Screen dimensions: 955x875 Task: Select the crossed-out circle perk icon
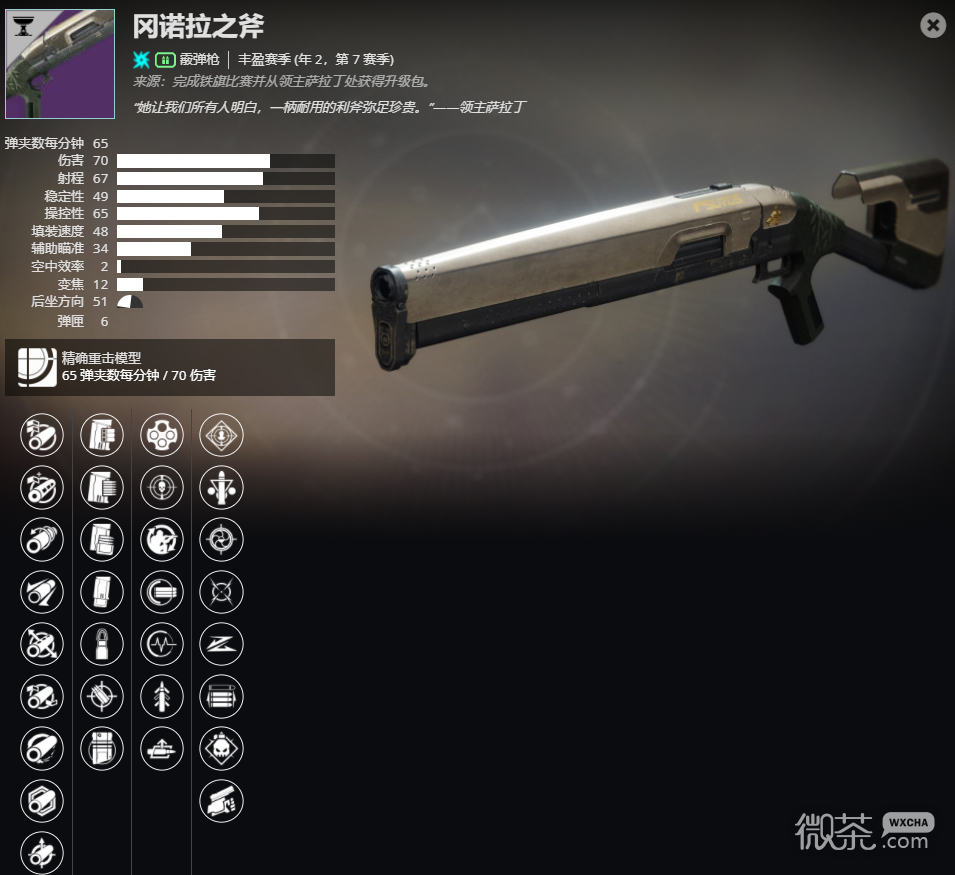coord(222,591)
